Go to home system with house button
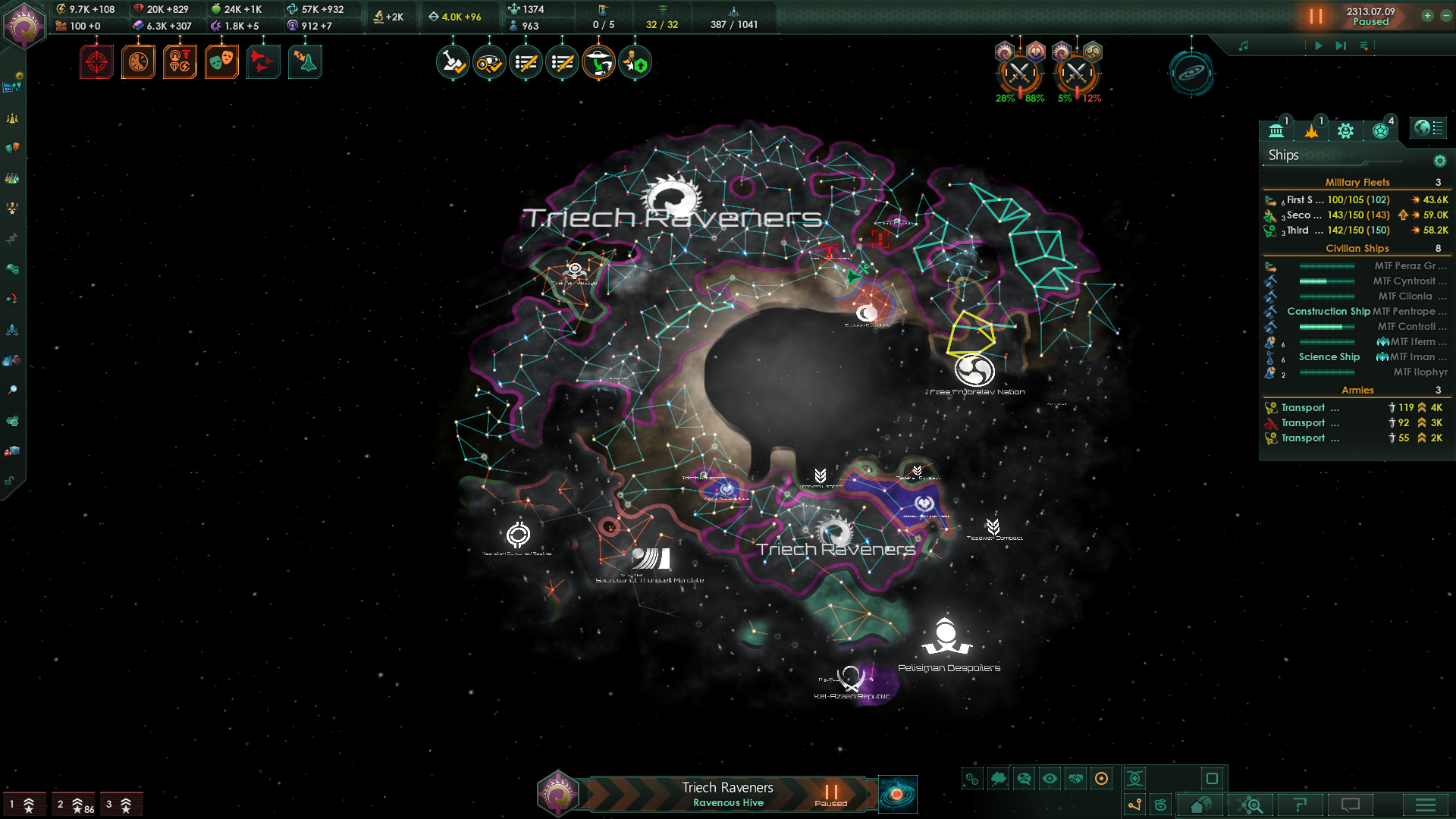The image size is (1456, 819). (1200, 805)
